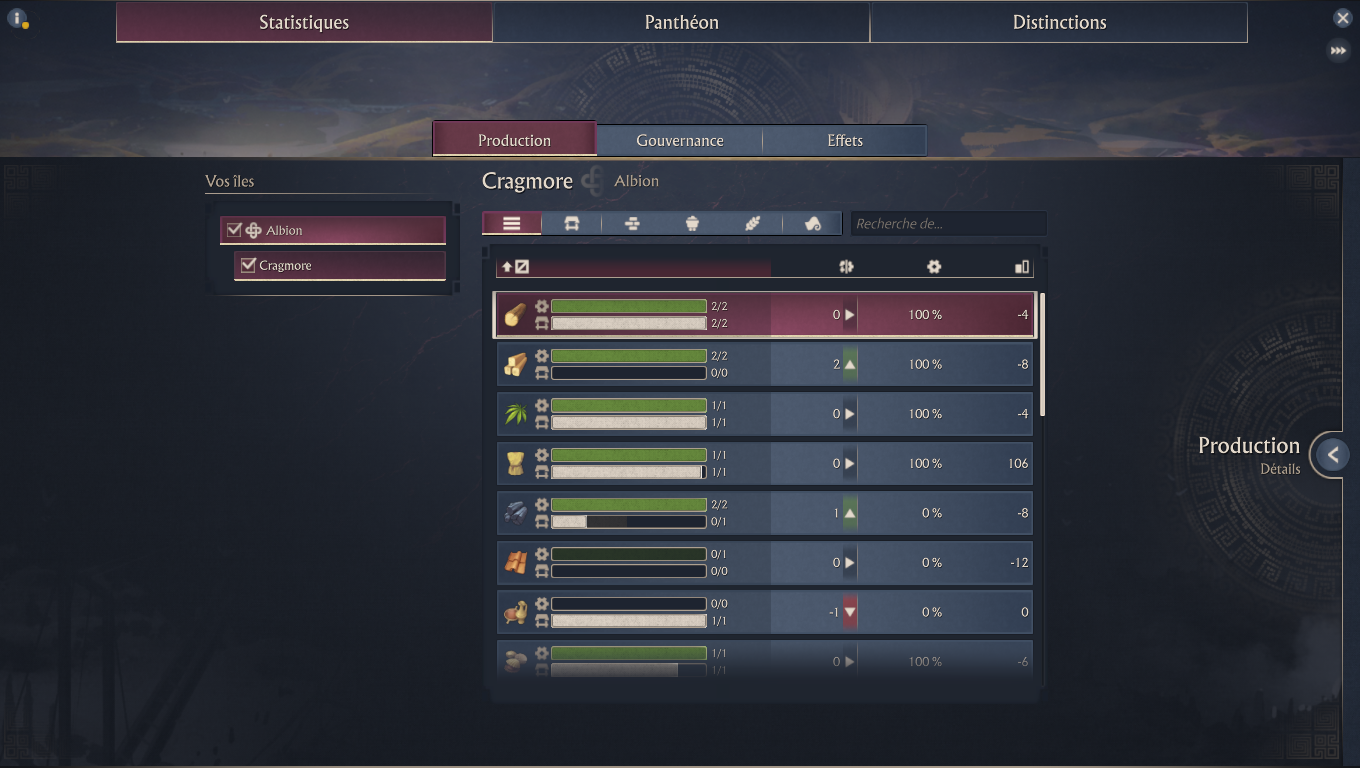Filter goods by the wheat ear category
Viewport: 1360px width, 768px height.
point(752,223)
